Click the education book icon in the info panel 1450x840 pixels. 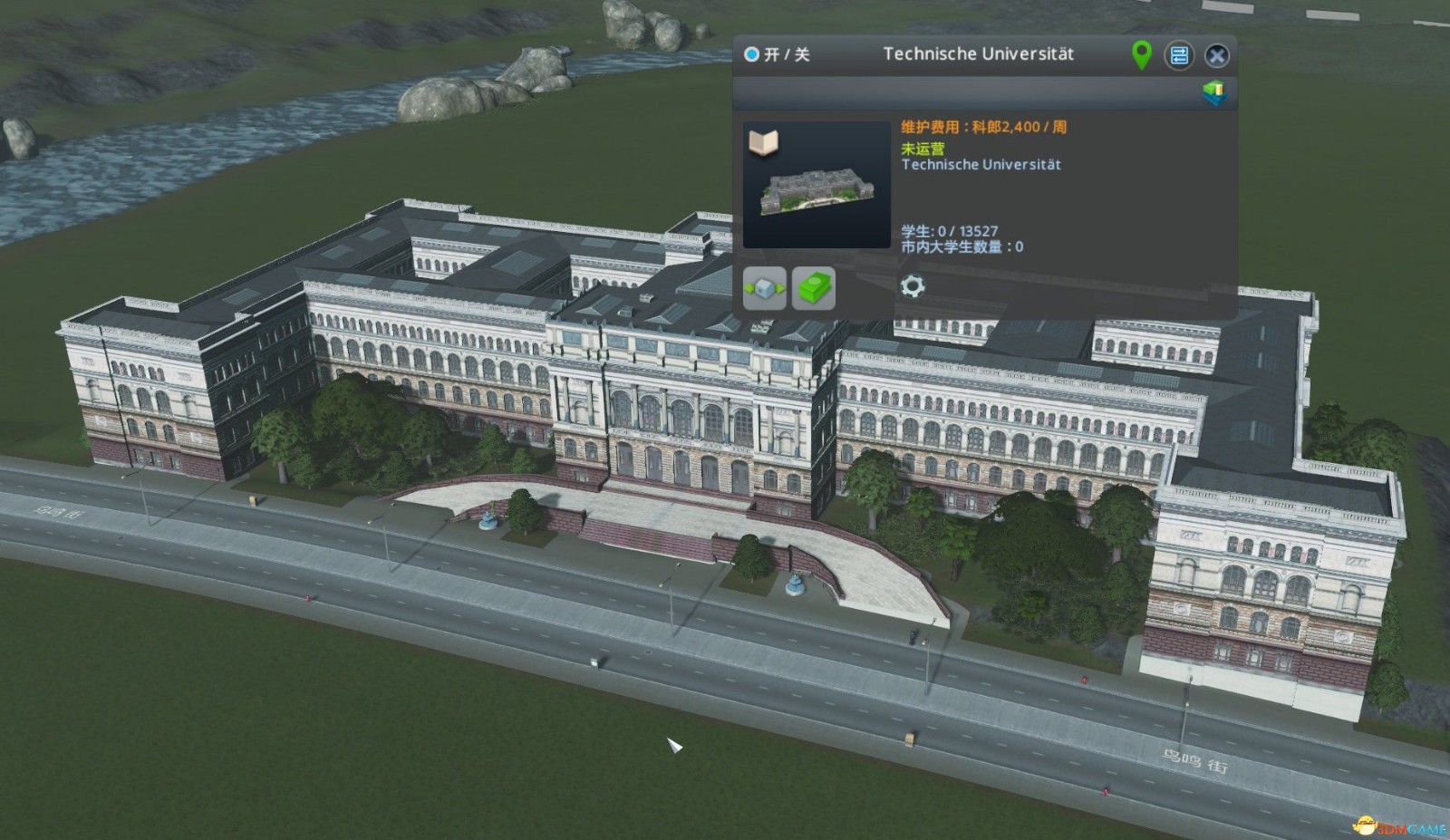click(x=766, y=140)
